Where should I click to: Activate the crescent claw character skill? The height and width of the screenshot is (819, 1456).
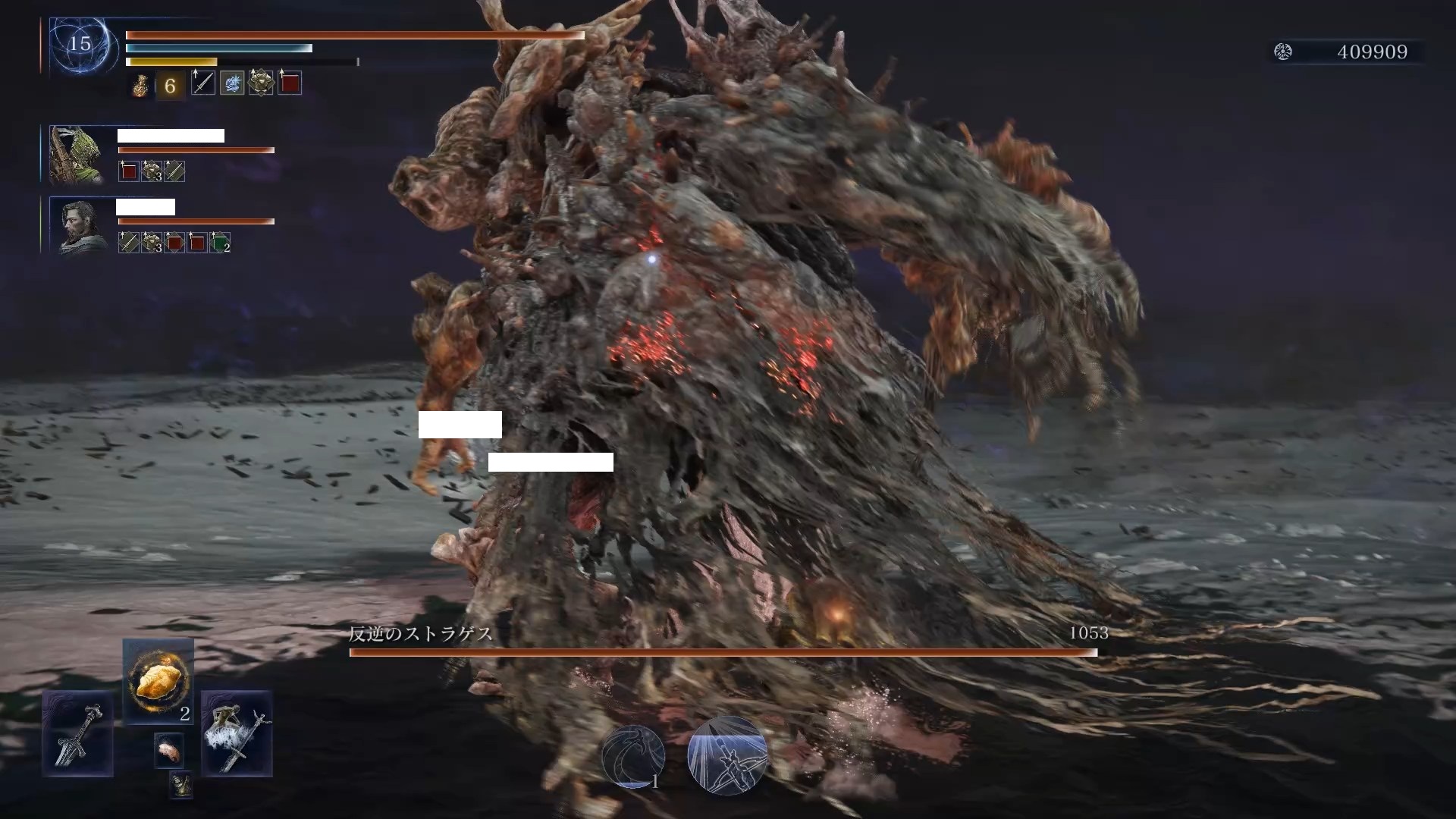coord(633,756)
